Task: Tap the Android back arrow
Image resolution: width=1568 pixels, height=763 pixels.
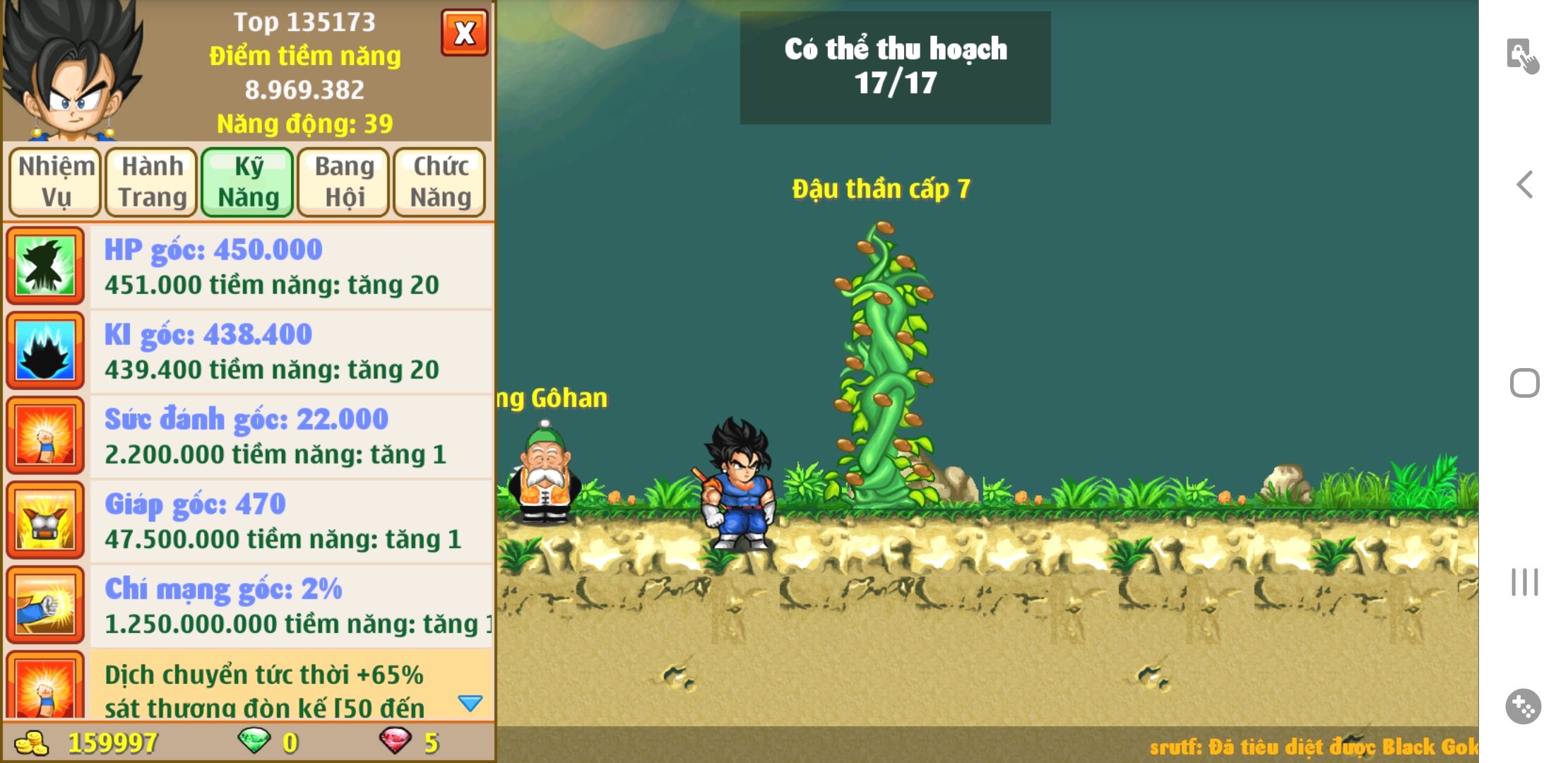Action: (x=1524, y=185)
